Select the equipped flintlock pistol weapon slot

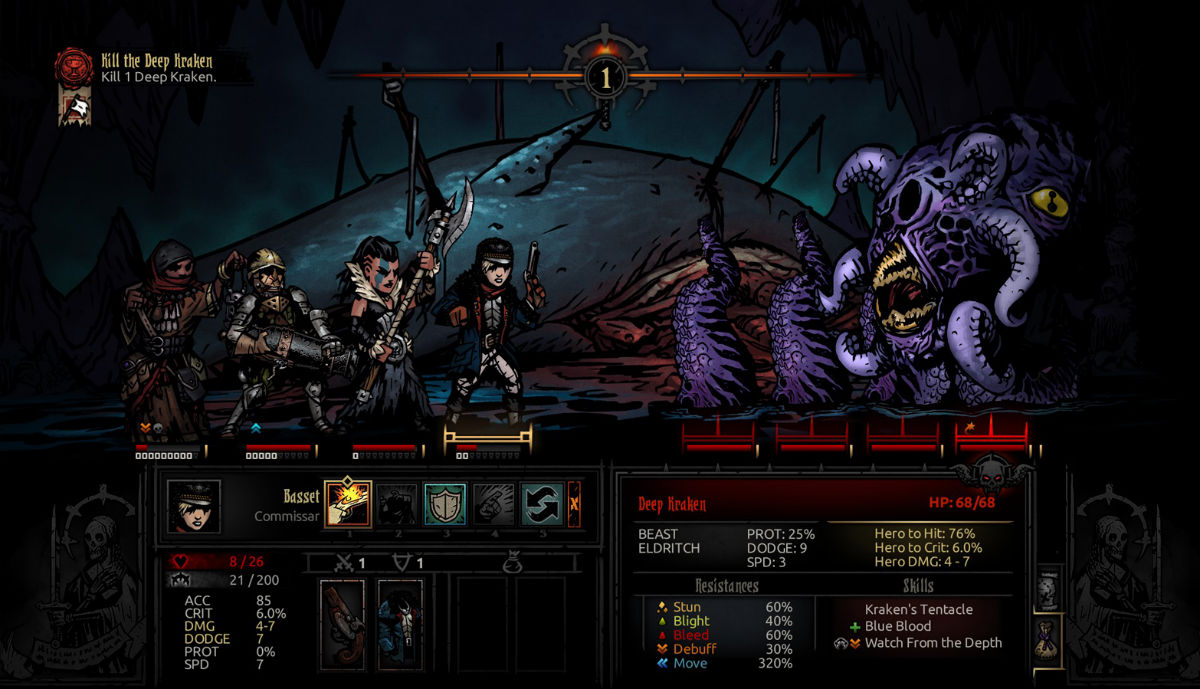[x=342, y=624]
